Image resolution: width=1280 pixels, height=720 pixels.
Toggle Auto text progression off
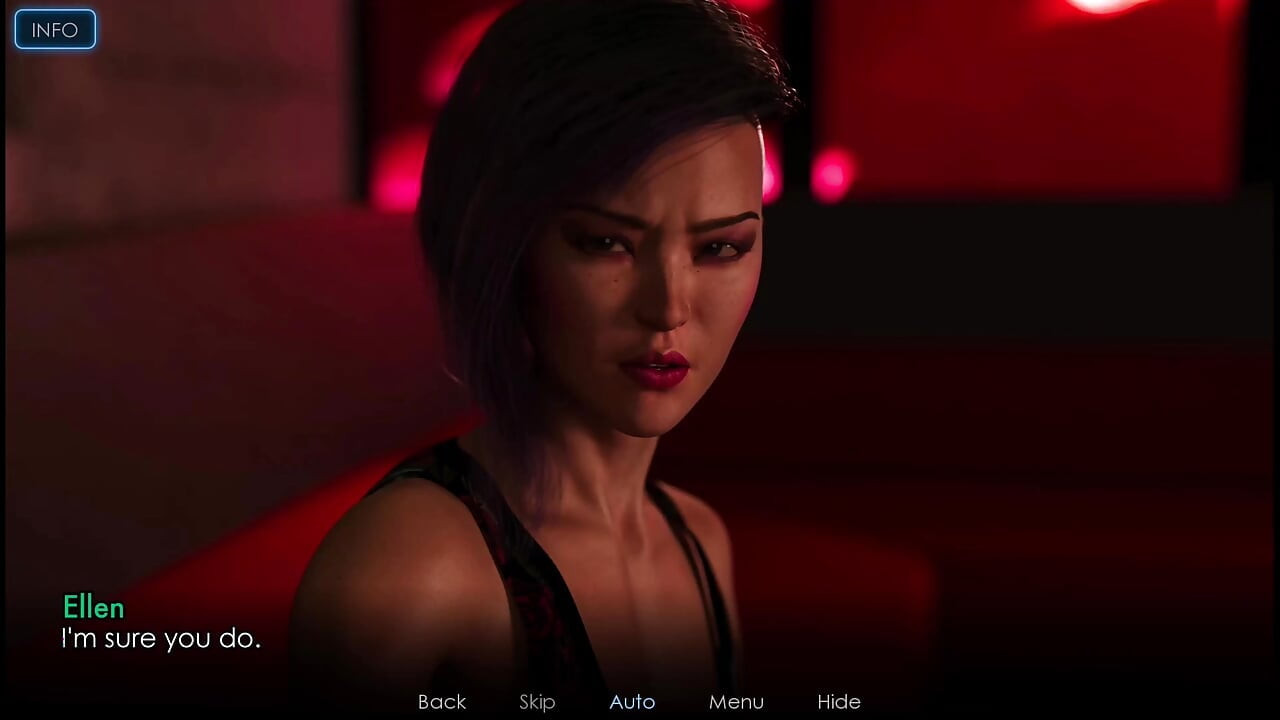pyautogui.click(x=632, y=702)
